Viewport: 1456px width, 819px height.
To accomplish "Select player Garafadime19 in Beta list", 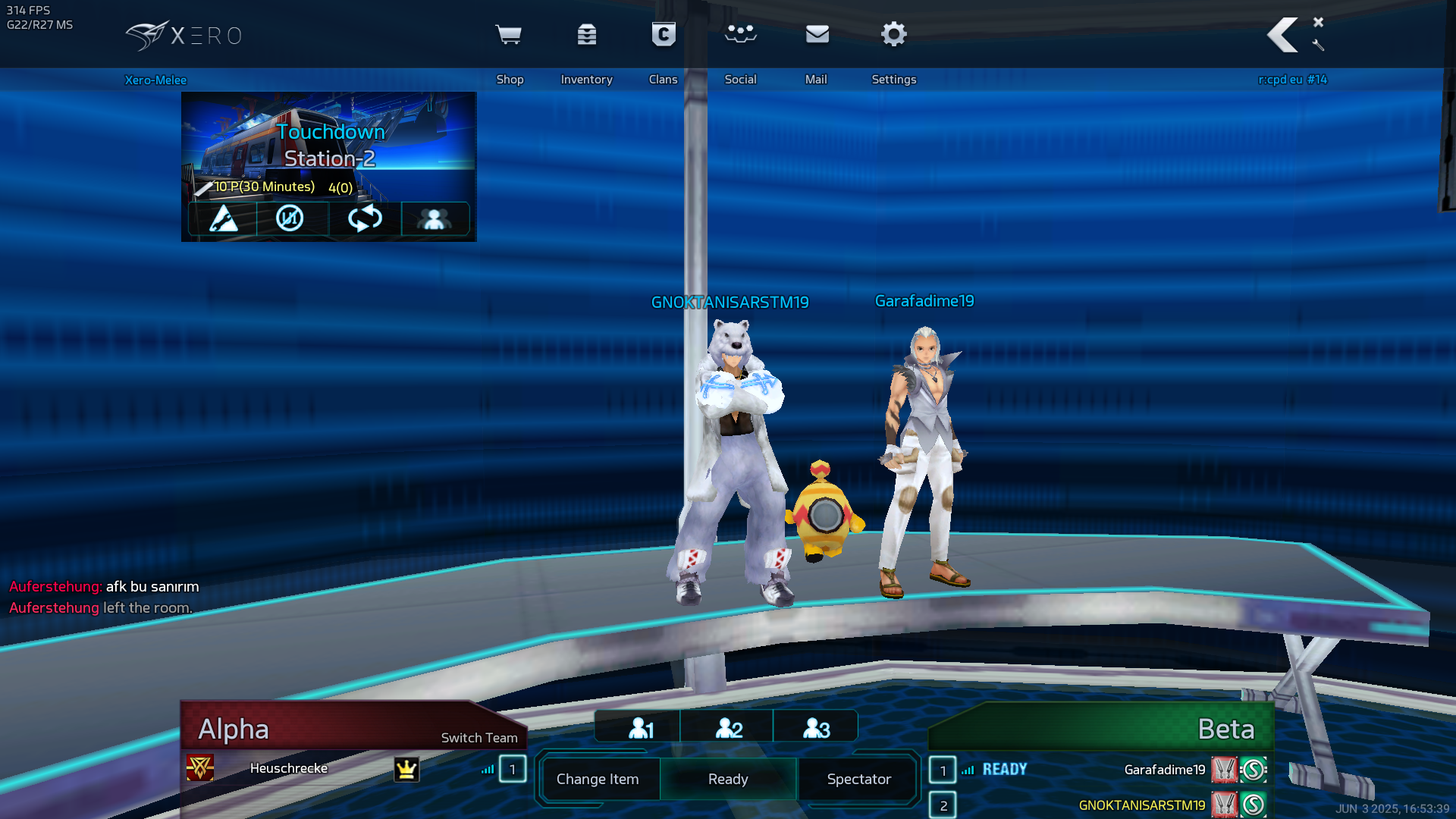I will 1164,770.
